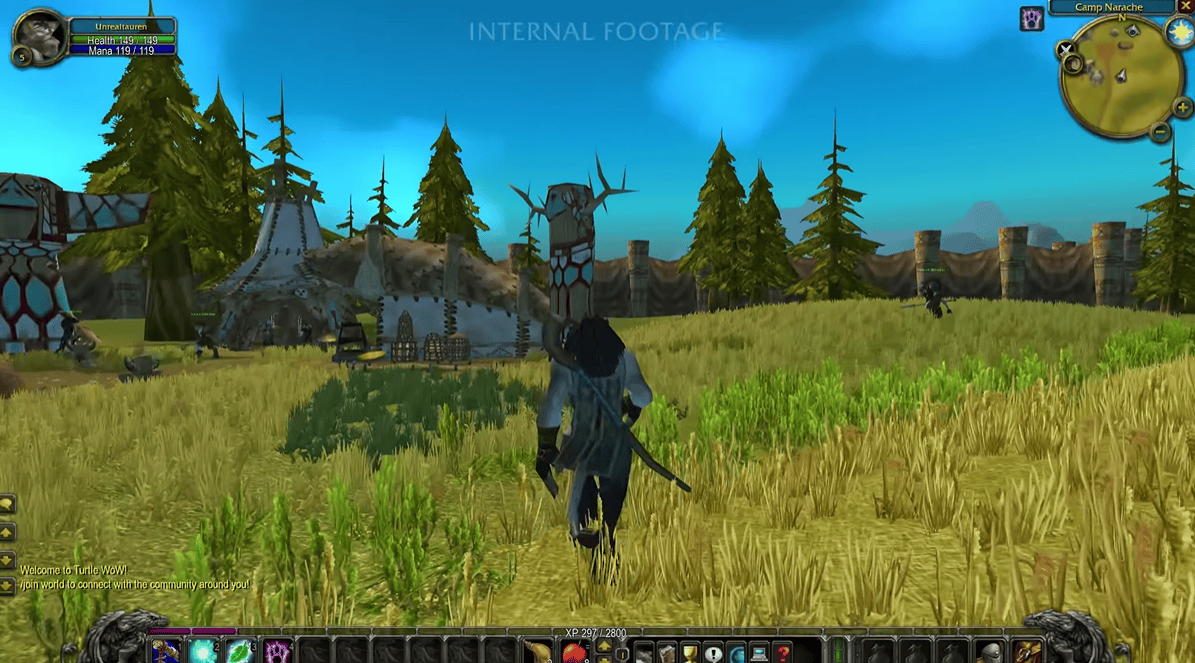The width and height of the screenshot is (1195, 663).
Task: Use the purple claw ability slot
Action: click(277, 652)
